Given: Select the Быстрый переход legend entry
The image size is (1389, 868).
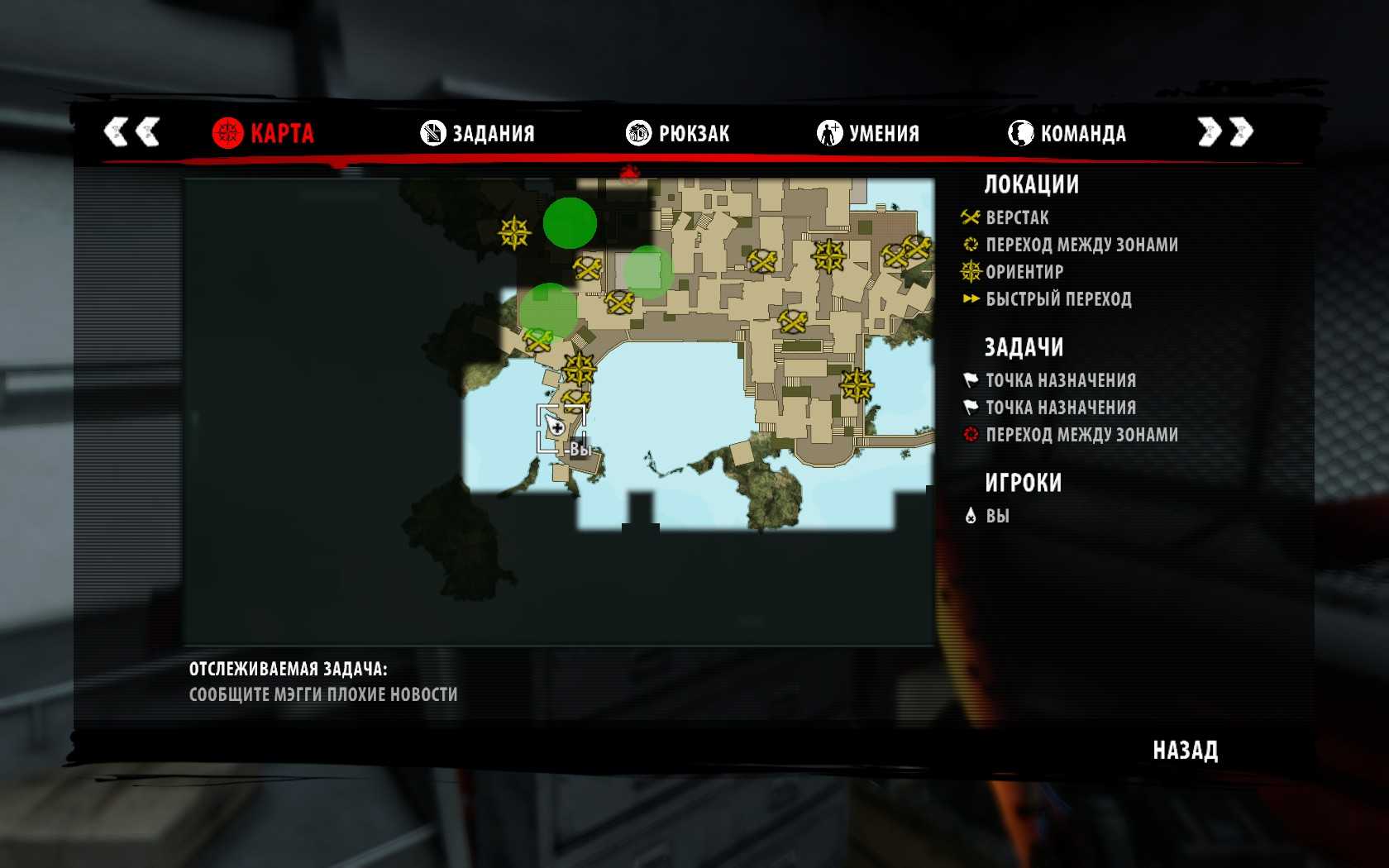Looking at the screenshot, I should 1057,299.
